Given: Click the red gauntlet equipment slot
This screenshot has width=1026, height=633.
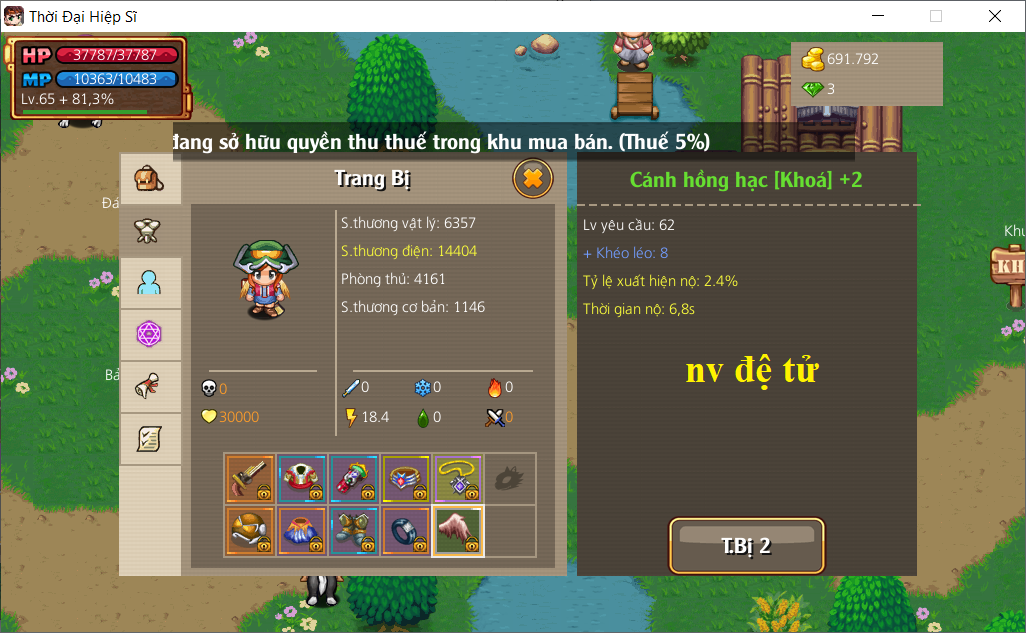Looking at the screenshot, I should pos(354,479).
